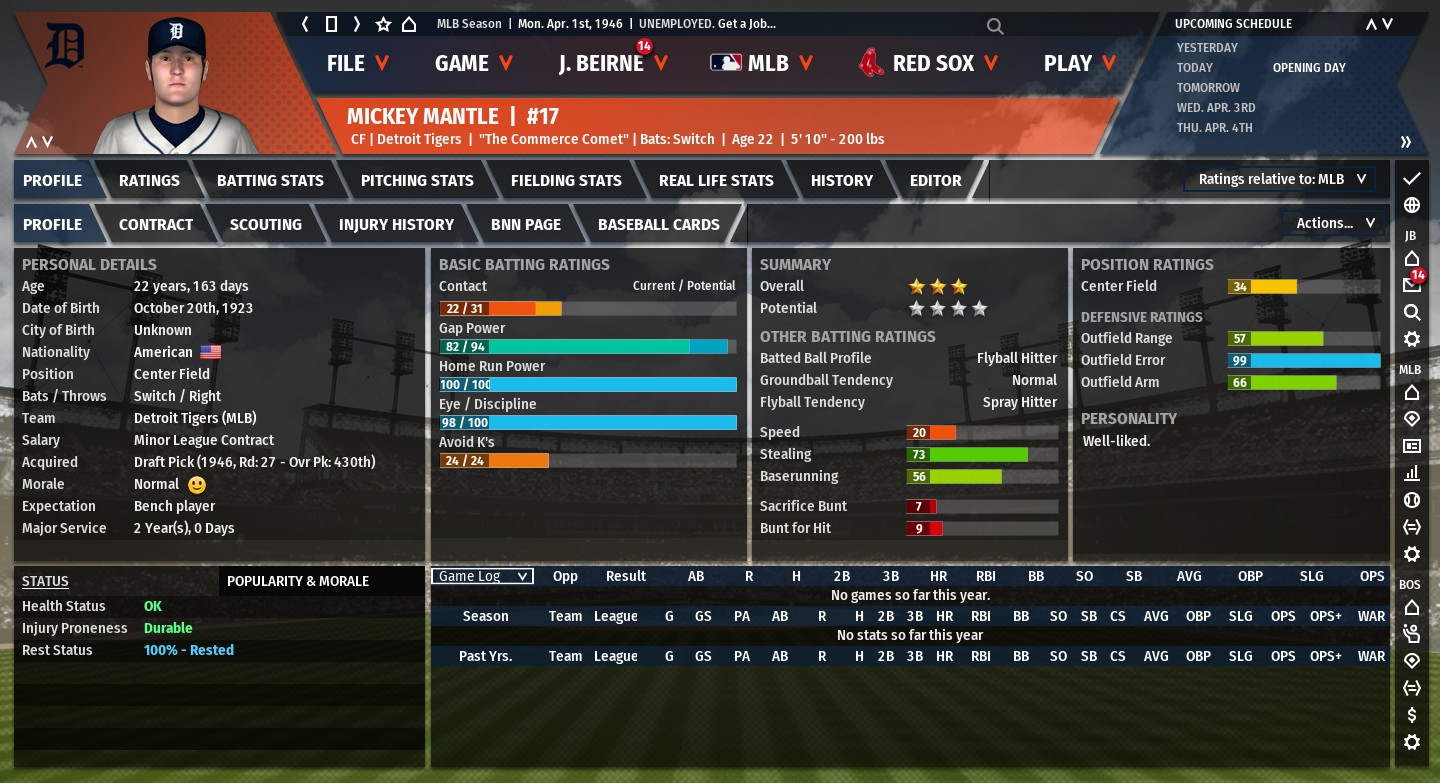Switch to the POPULARITY & MORALE tab
Screen dimensions: 1440x783
click(298, 581)
